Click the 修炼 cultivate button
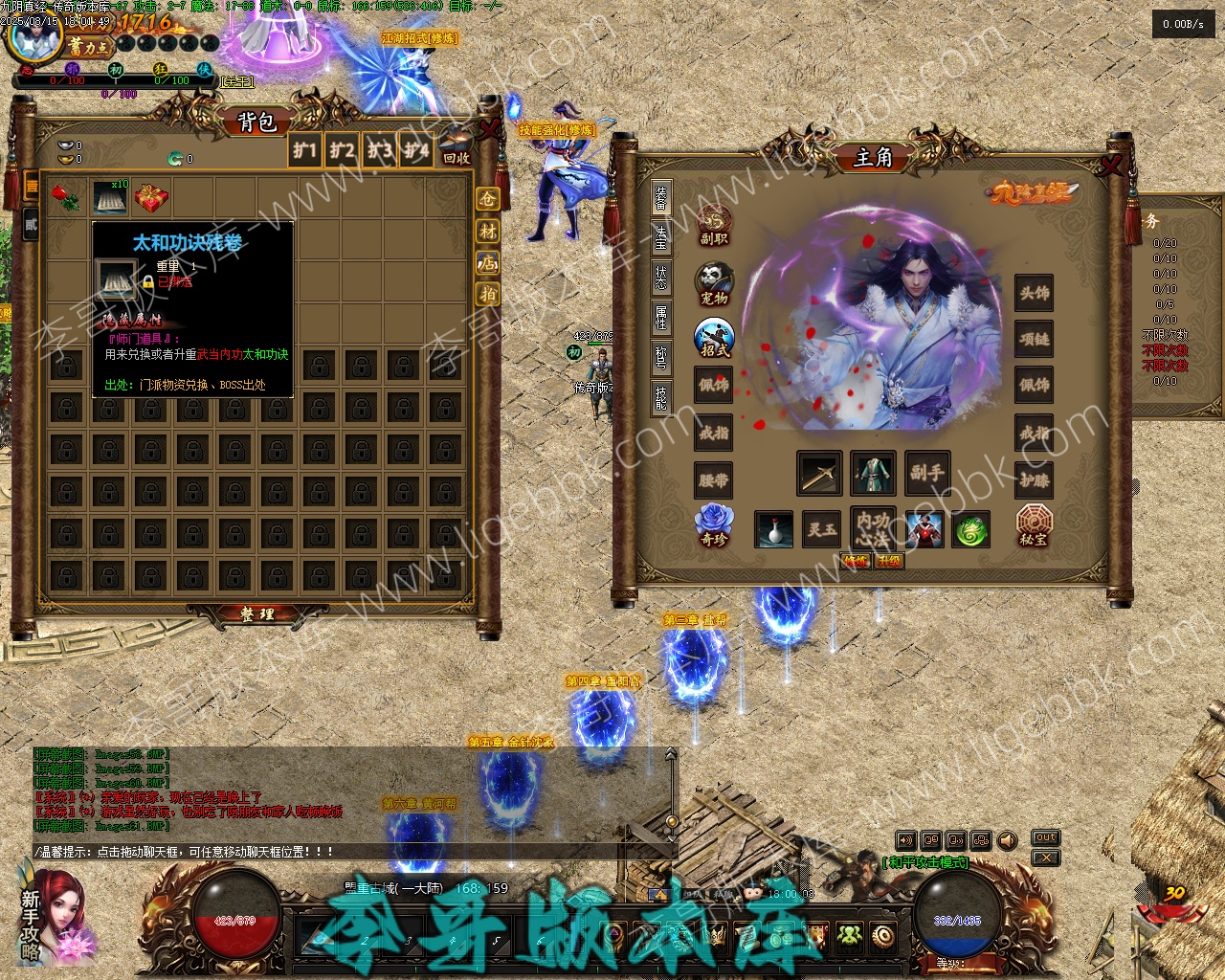Screen dimensions: 1225x980 pos(856,561)
